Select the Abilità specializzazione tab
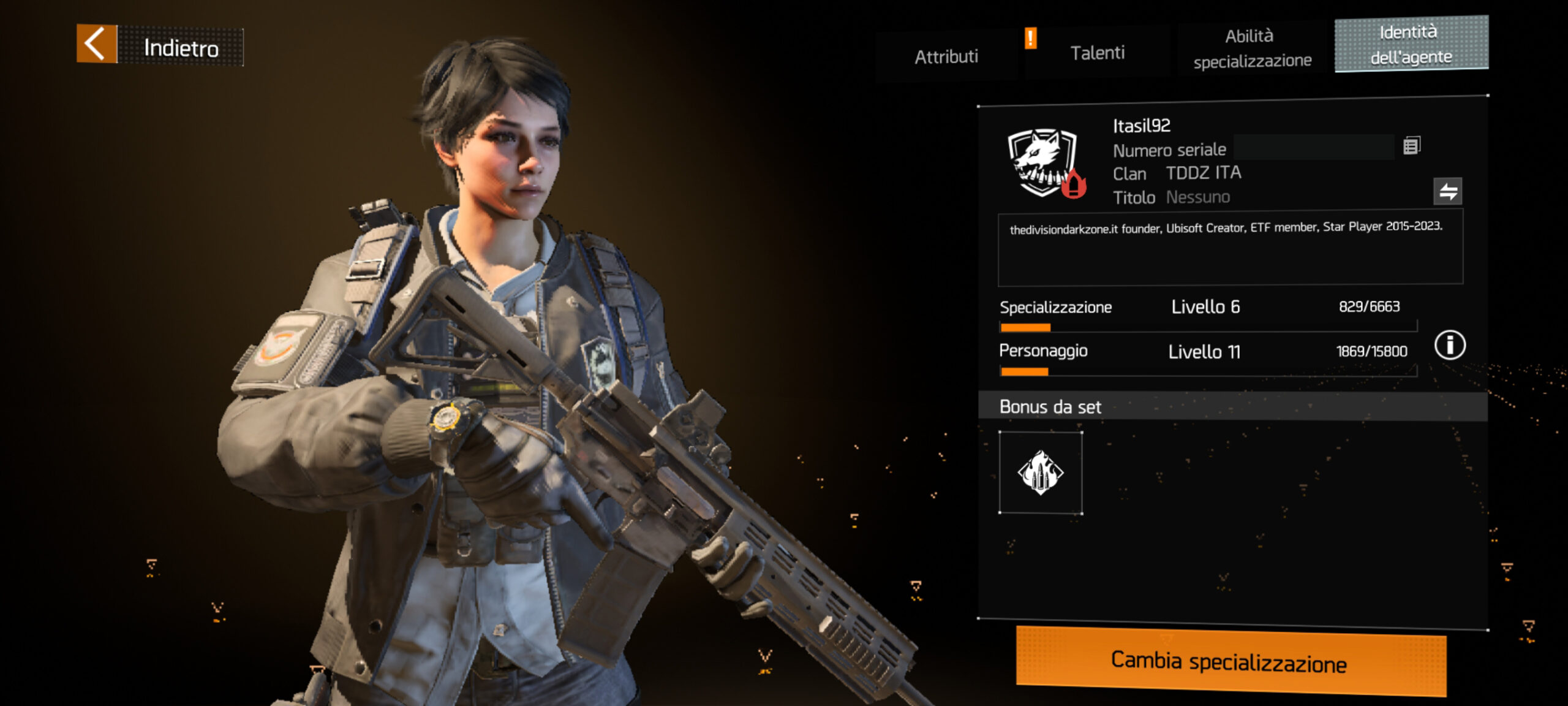 click(1251, 48)
